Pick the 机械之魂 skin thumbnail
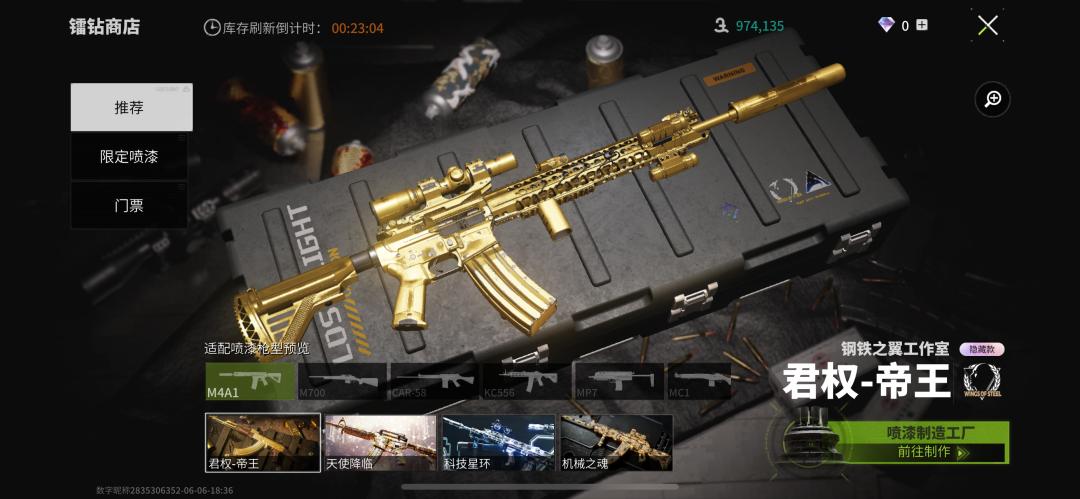 click(x=616, y=442)
